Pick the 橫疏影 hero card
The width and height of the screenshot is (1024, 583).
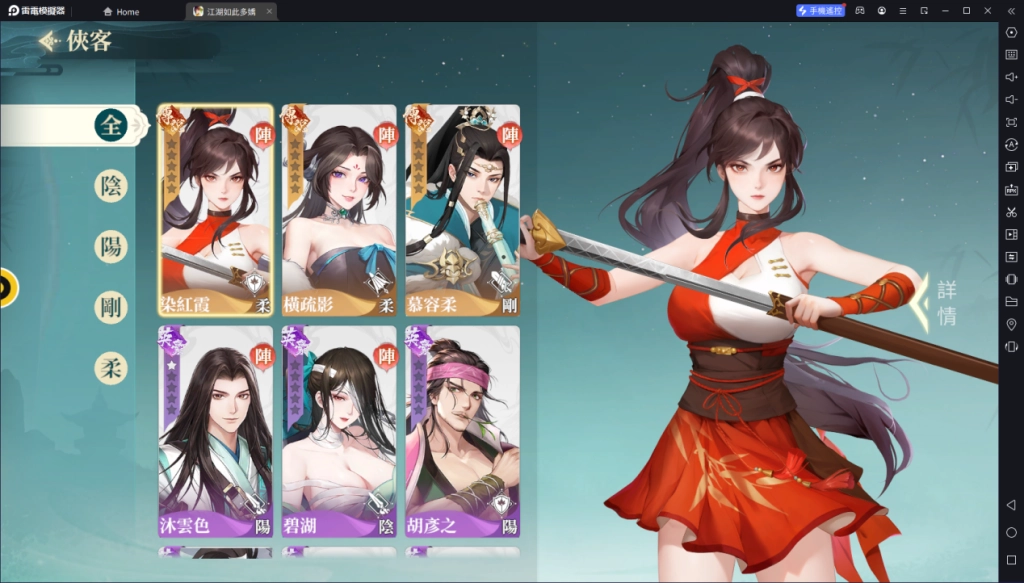[339, 211]
